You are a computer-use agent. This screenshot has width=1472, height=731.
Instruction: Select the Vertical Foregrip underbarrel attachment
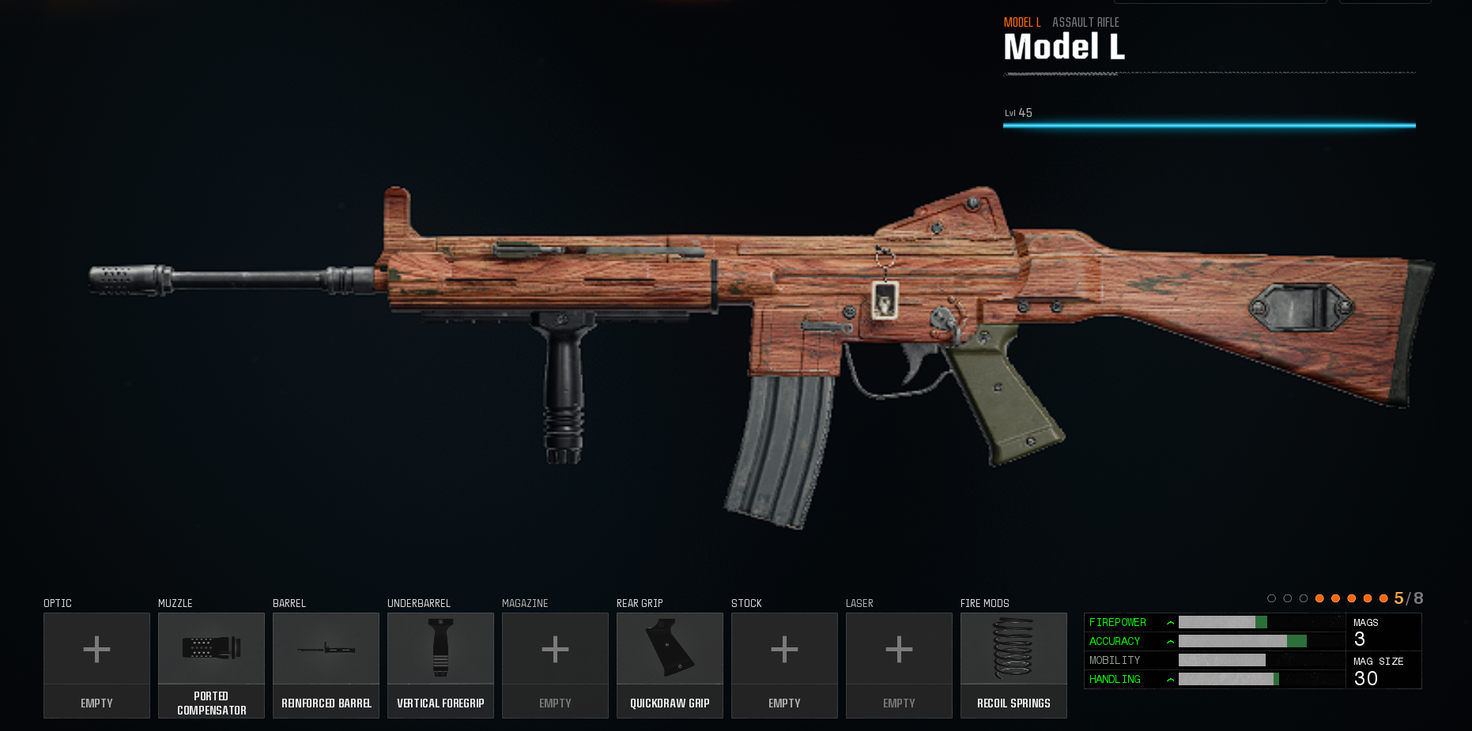point(440,650)
